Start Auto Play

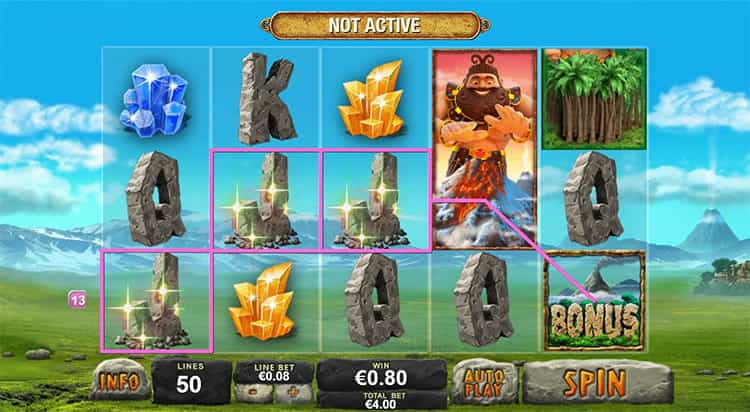coord(484,381)
